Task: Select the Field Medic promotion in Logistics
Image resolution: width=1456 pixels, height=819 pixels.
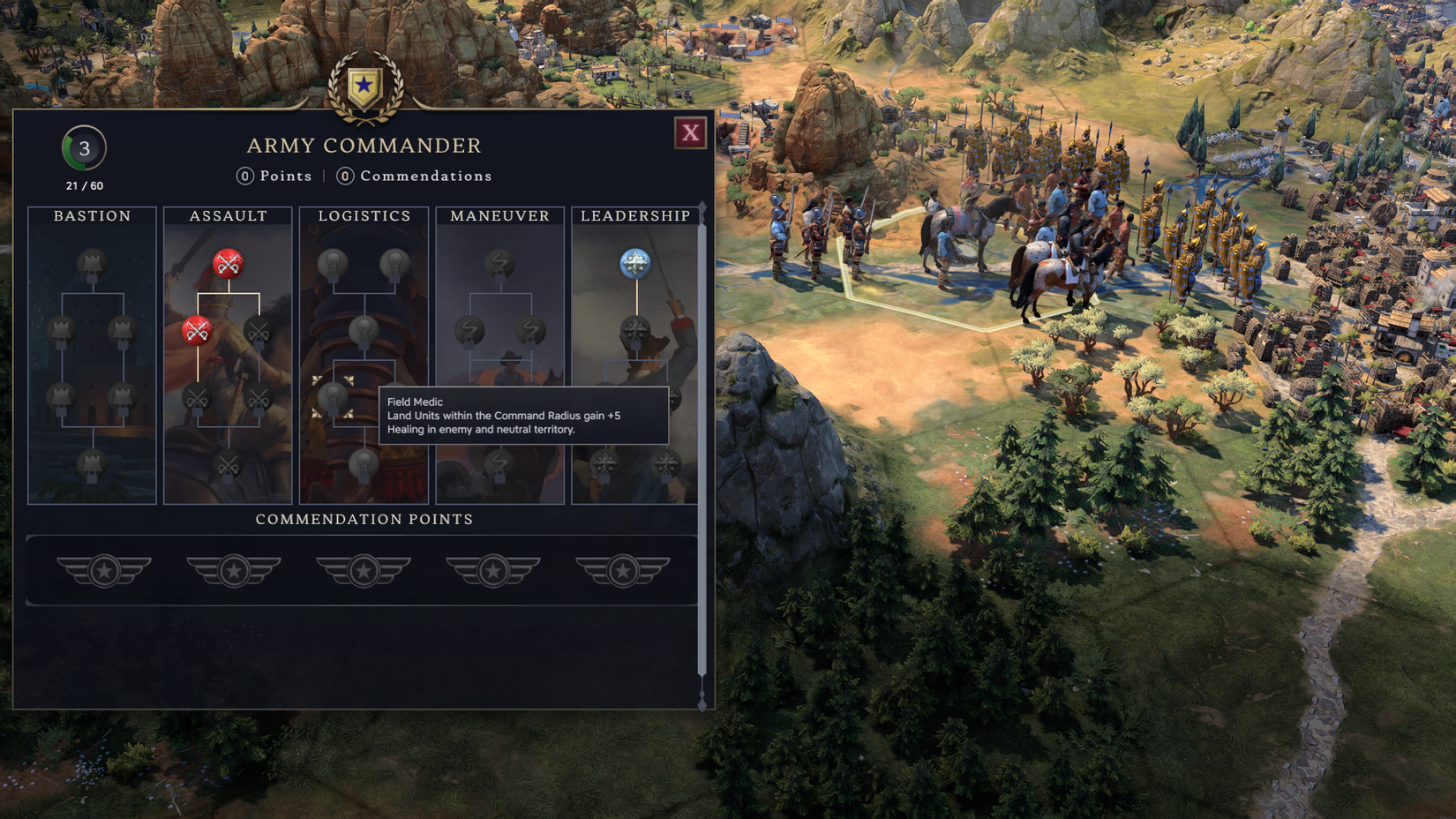Action: [332, 399]
